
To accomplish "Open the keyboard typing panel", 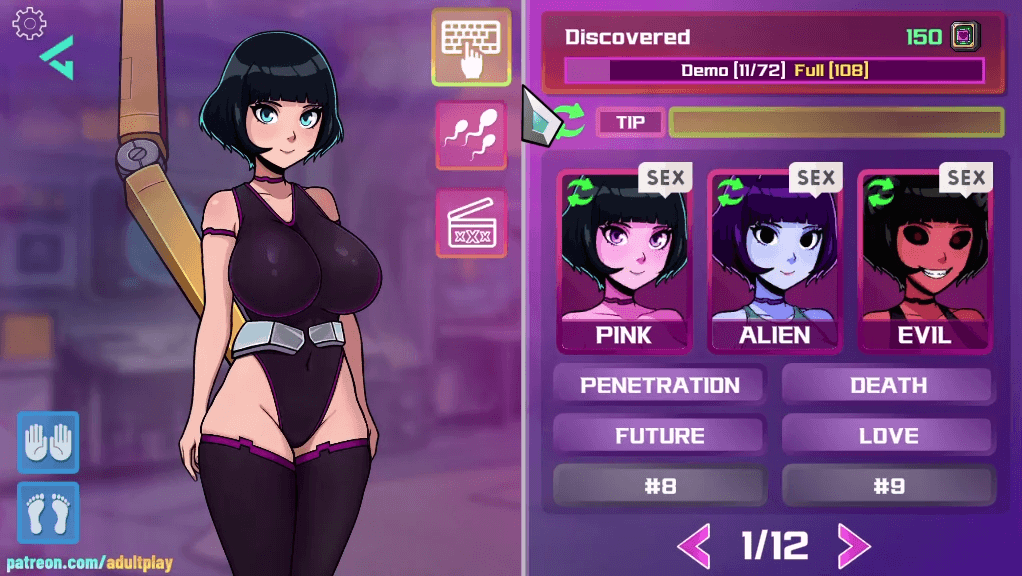I will [x=471, y=46].
